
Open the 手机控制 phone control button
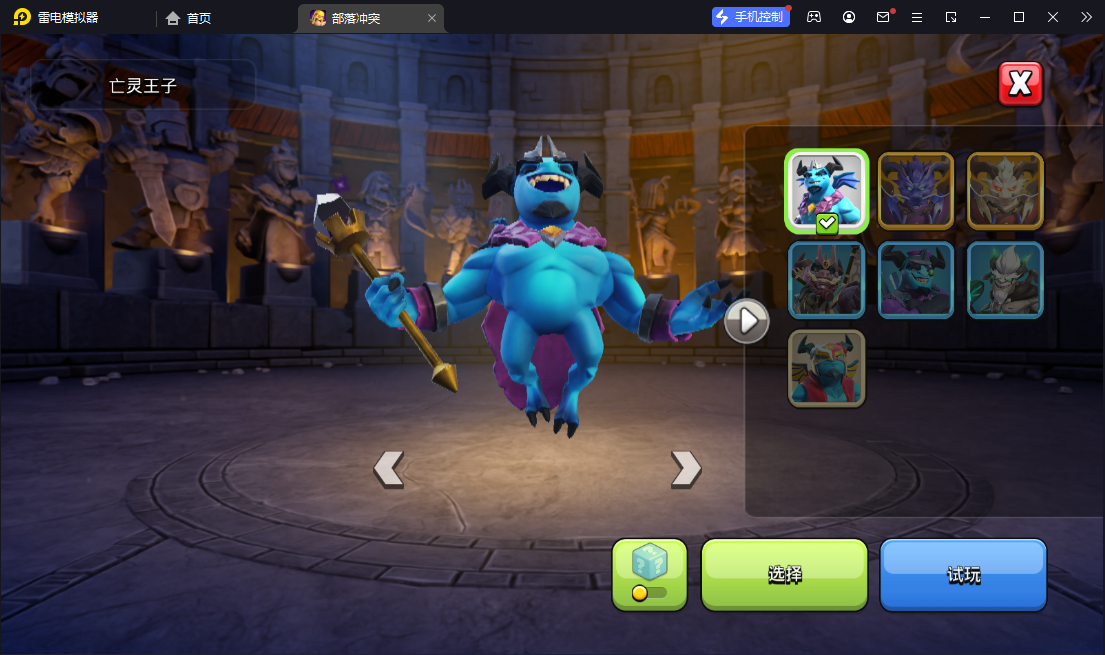coord(750,17)
